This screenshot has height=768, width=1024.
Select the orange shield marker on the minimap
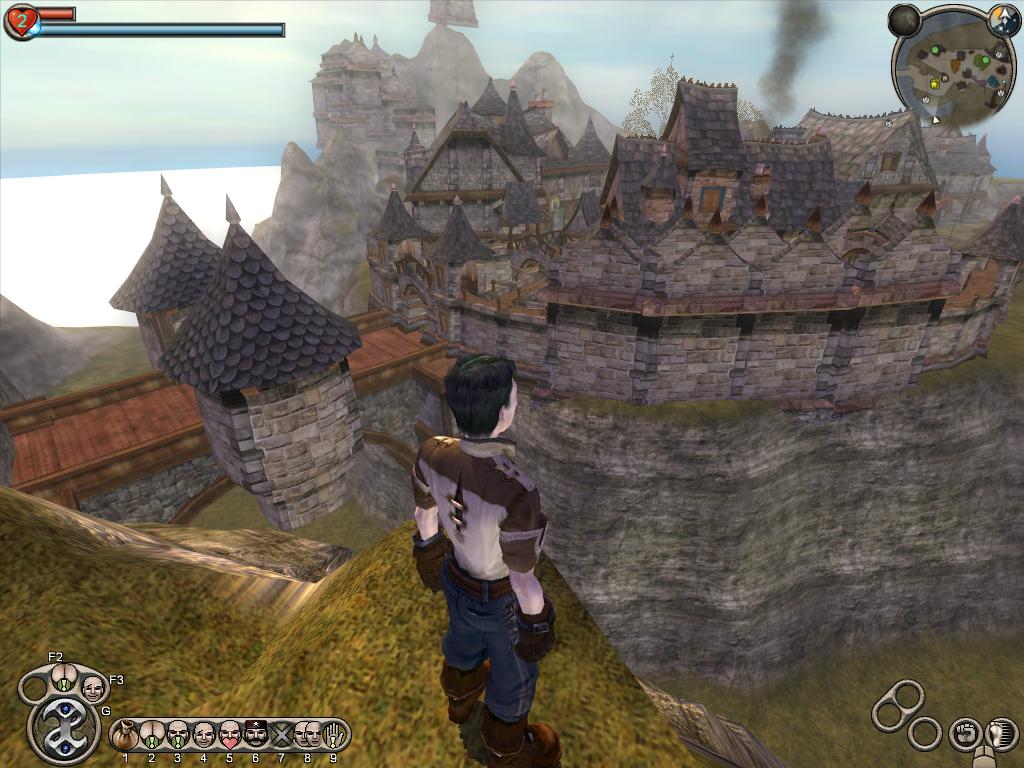coord(955,67)
